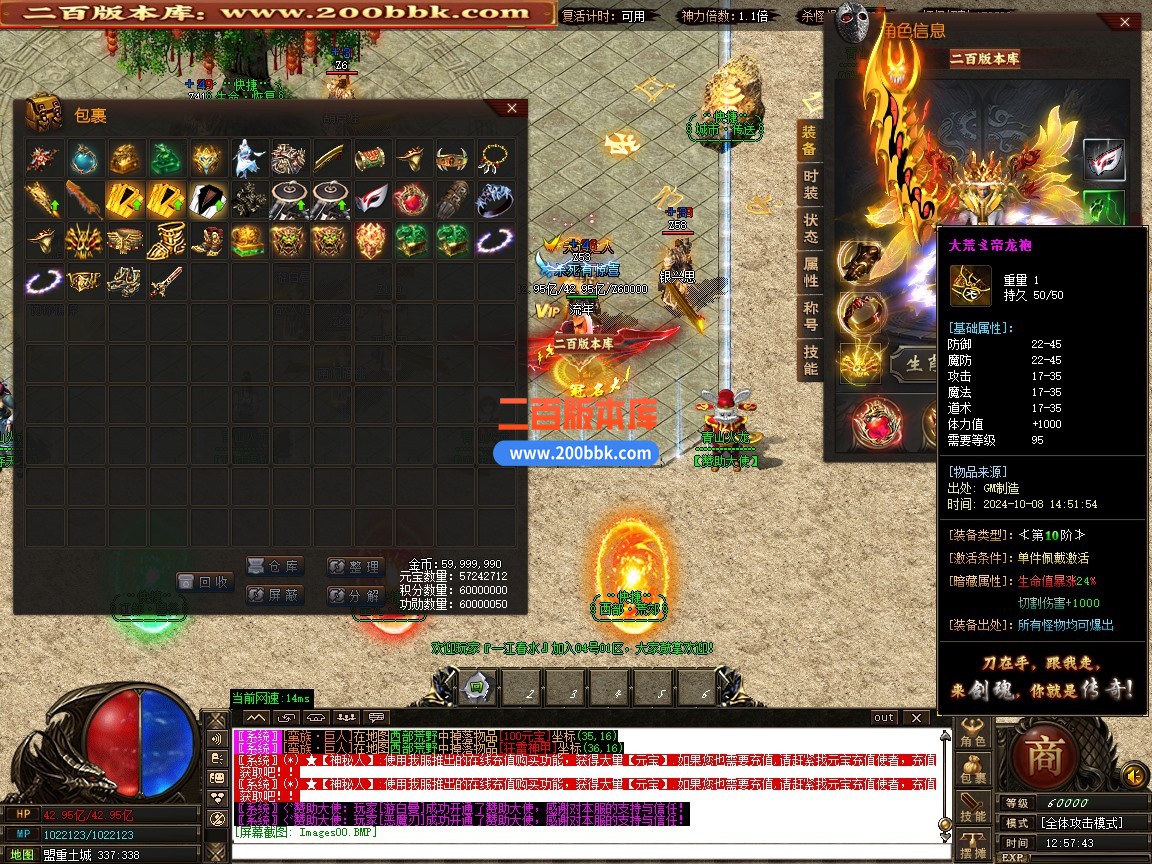Screen dimensions: 1152x864
Task: Close the character info panel
Action: [1125, 24]
